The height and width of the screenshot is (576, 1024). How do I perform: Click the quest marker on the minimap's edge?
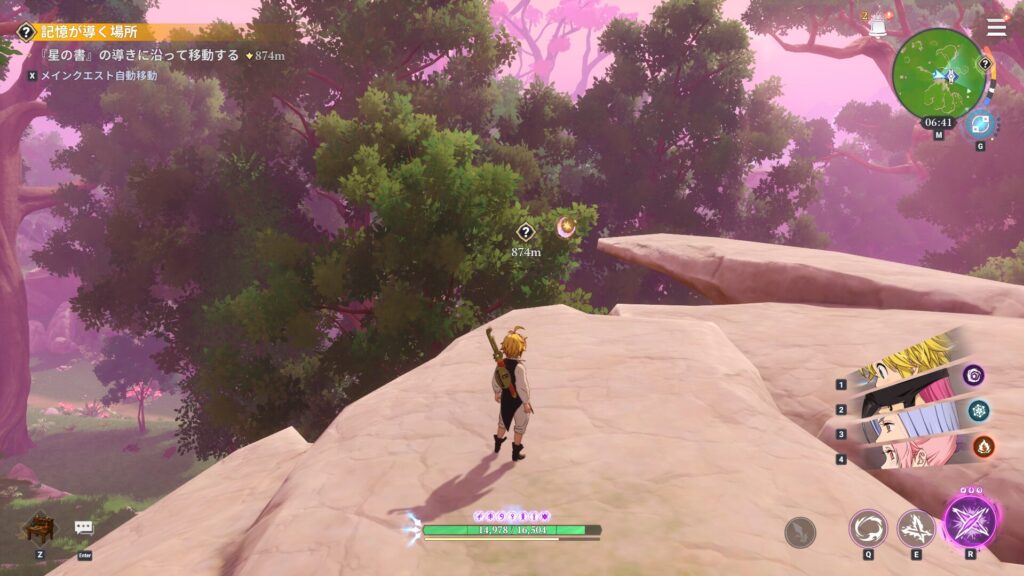[984, 65]
